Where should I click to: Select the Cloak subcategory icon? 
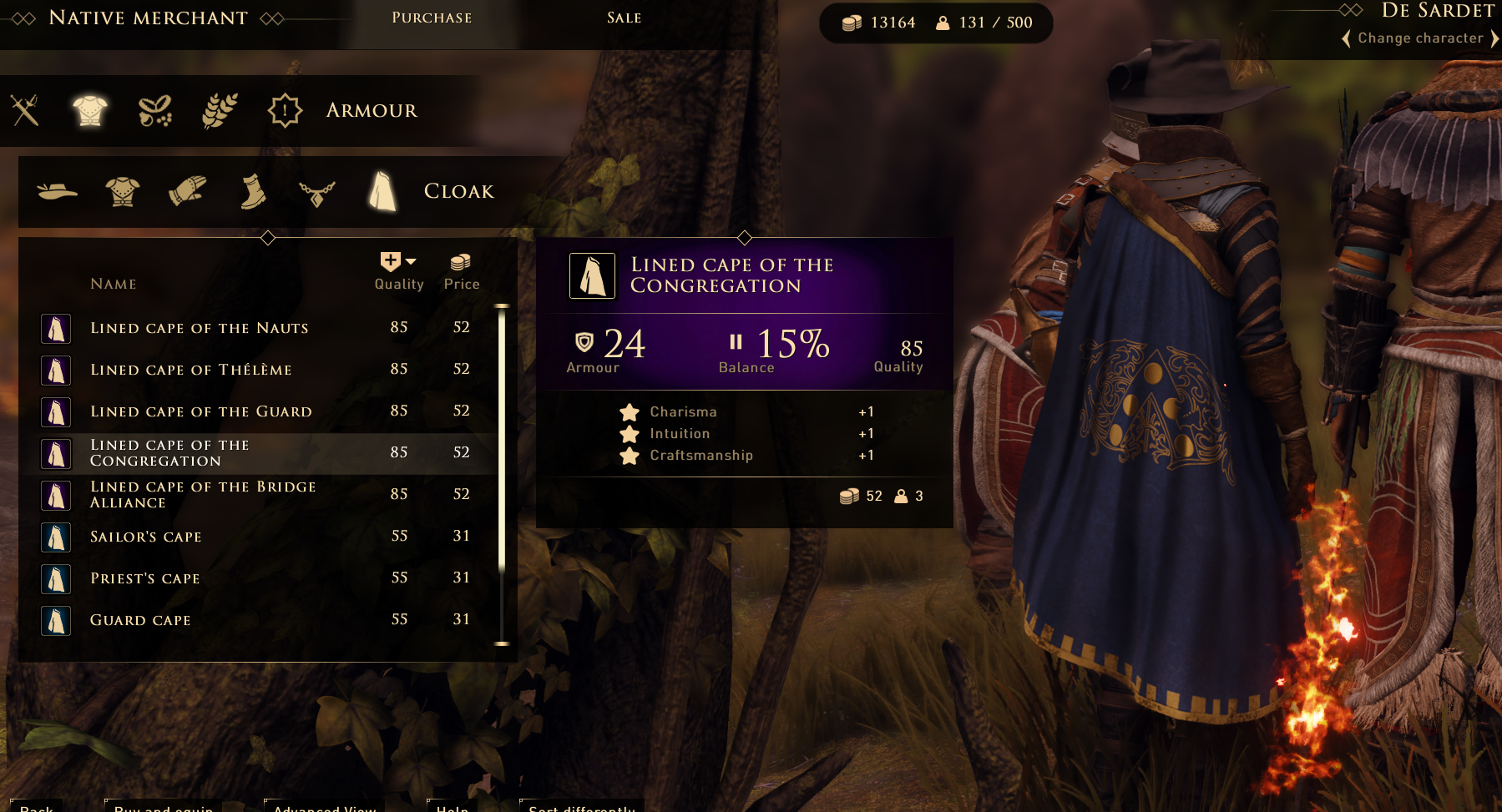[x=382, y=191]
